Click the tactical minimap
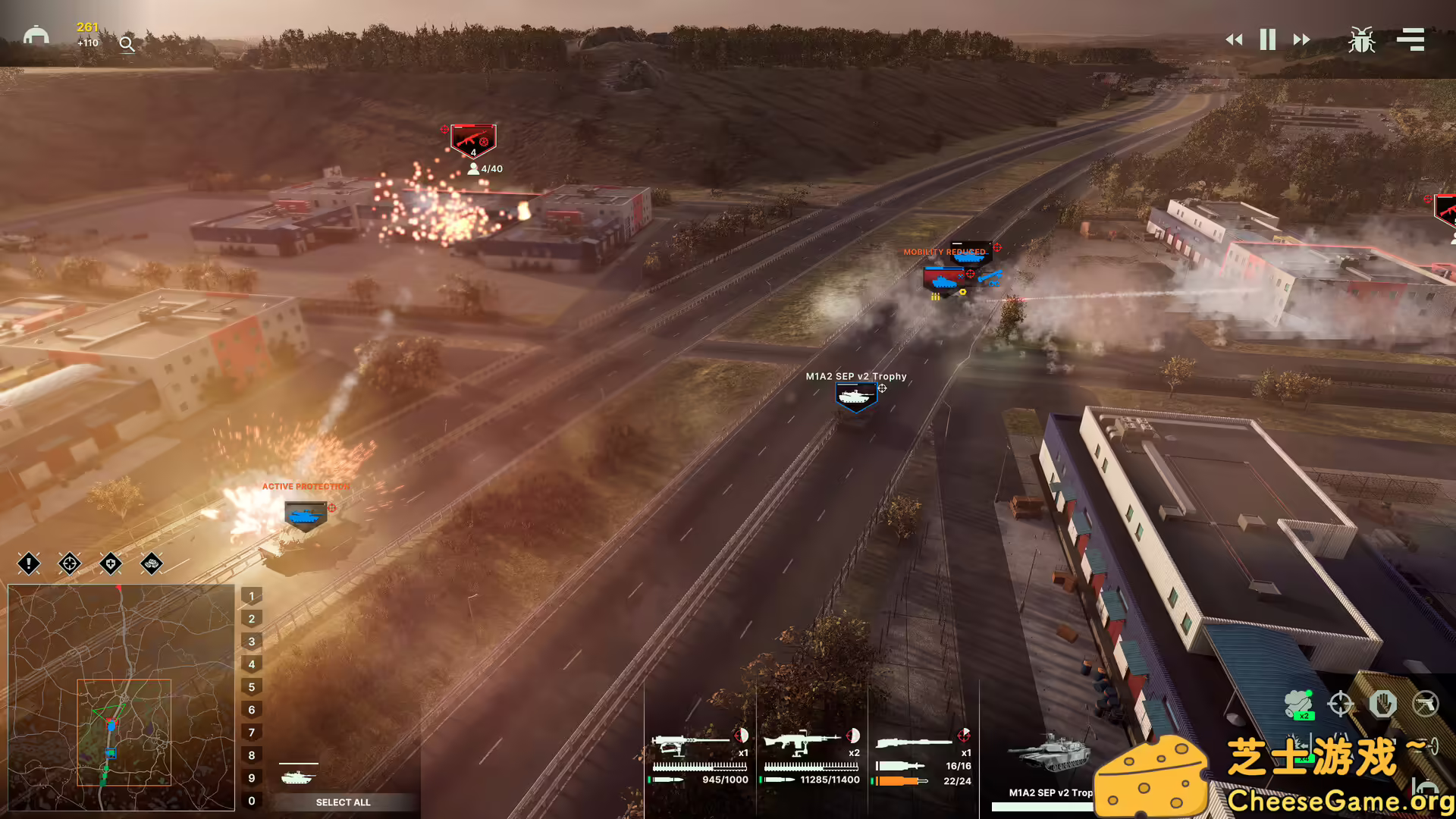Viewport: 1456px width, 819px height. 121,698
